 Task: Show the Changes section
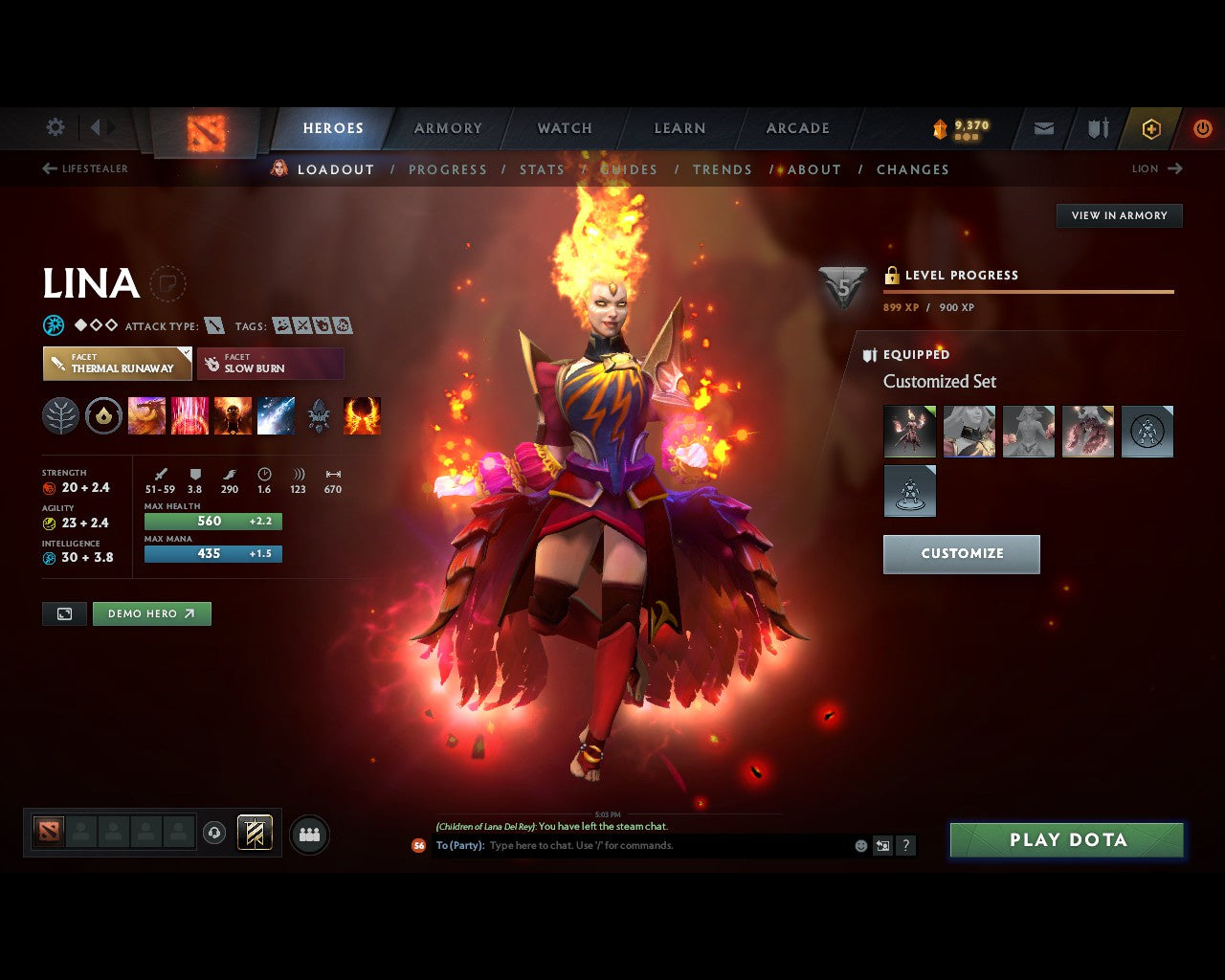[913, 169]
